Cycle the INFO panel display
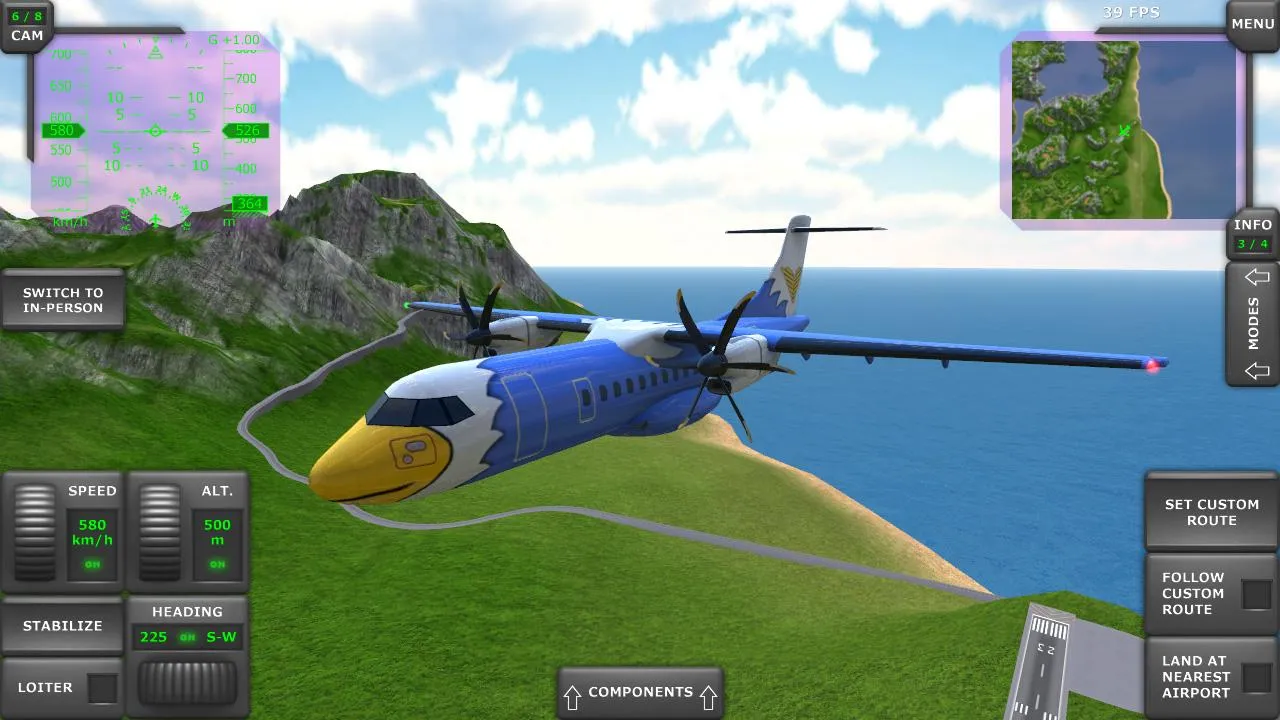 pyautogui.click(x=1251, y=231)
